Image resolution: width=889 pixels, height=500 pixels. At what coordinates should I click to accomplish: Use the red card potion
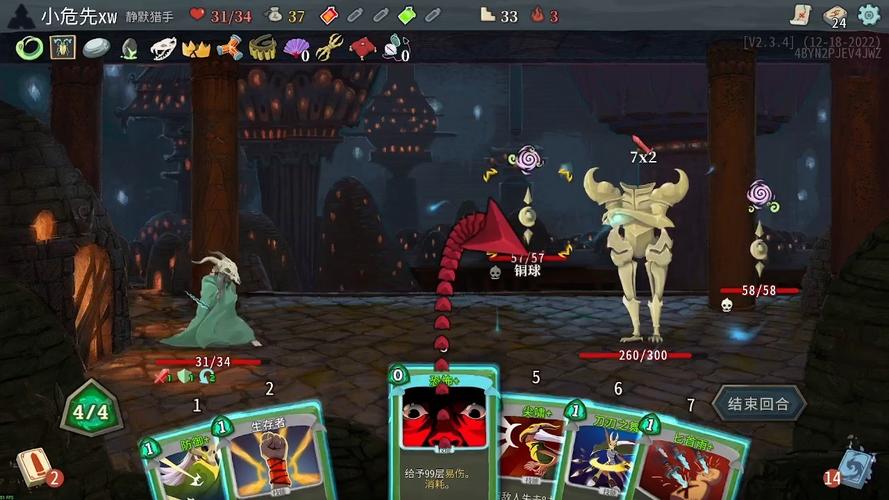329,15
